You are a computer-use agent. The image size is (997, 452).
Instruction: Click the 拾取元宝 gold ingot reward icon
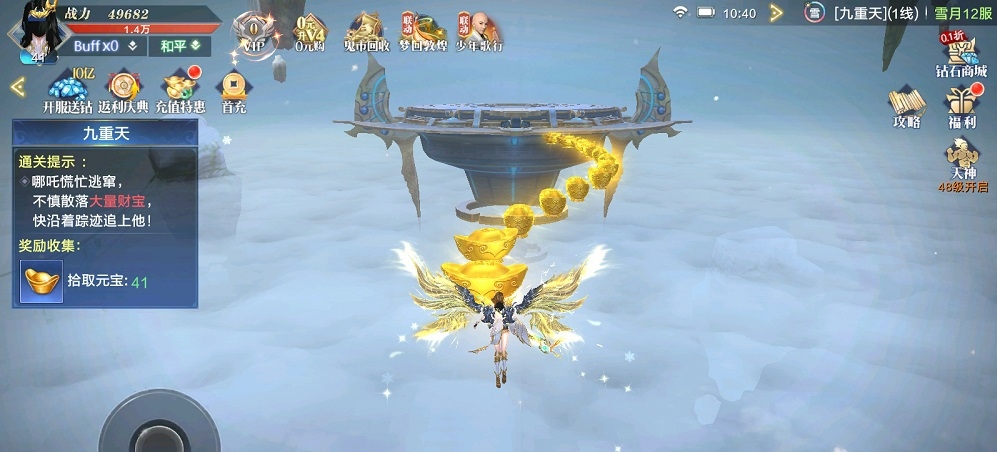point(41,281)
